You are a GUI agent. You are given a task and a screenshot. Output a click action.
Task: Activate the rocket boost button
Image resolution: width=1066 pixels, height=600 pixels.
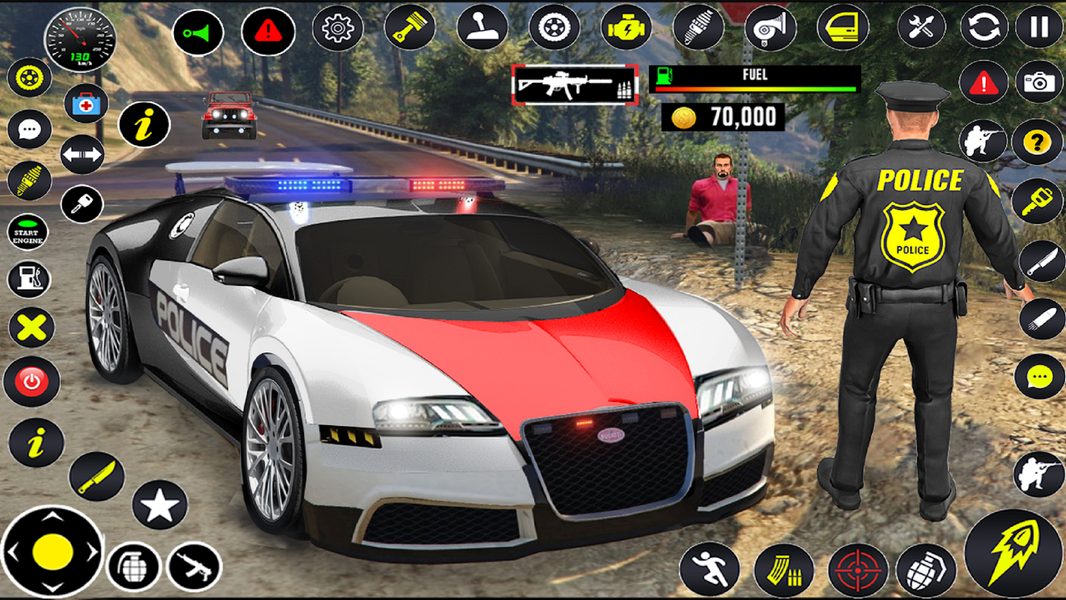click(1012, 554)
